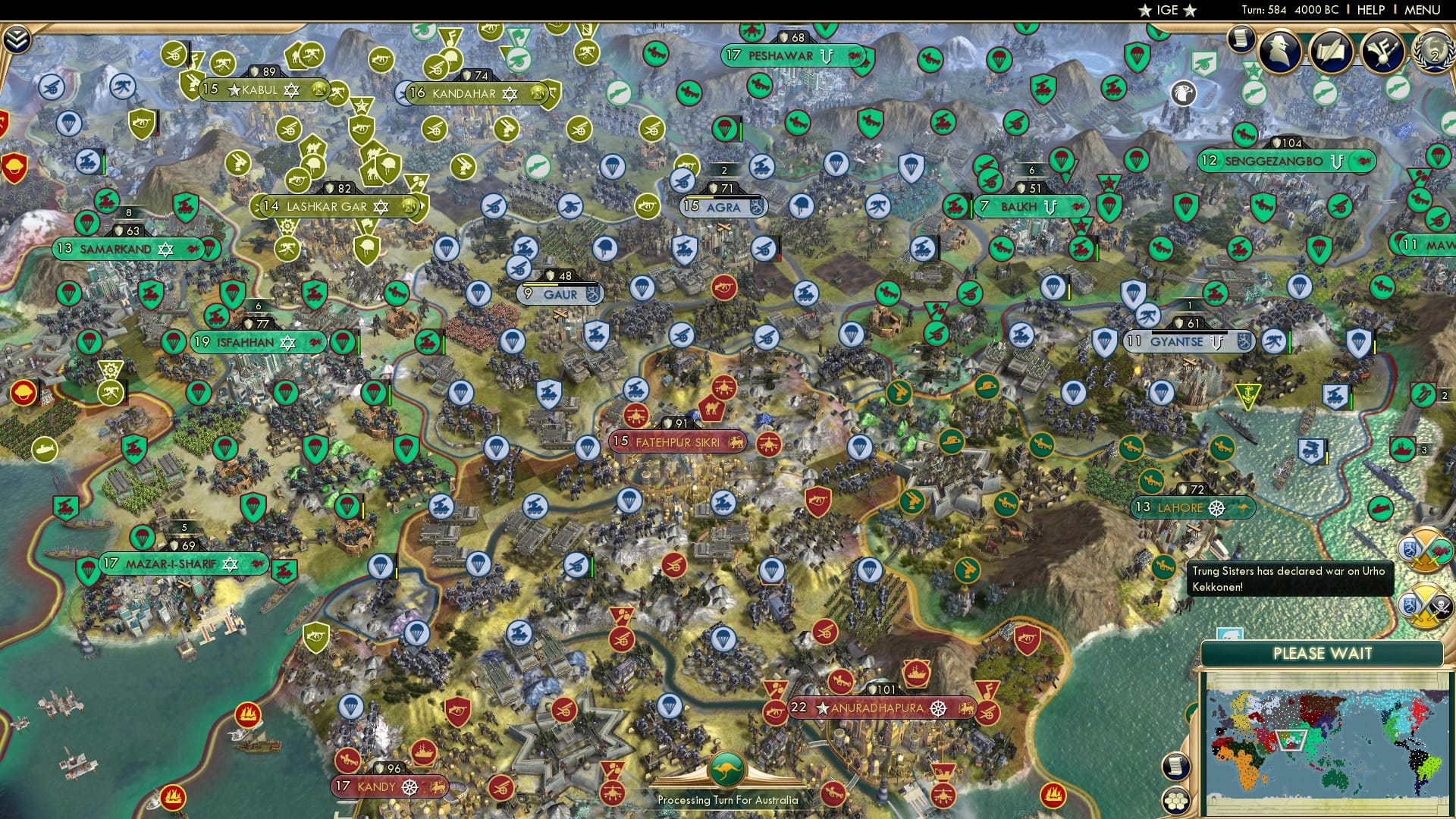Open the unit list scroll beside minimap
The width and height of the screenshot is (1456, 819).
[x=1175, y=766]
